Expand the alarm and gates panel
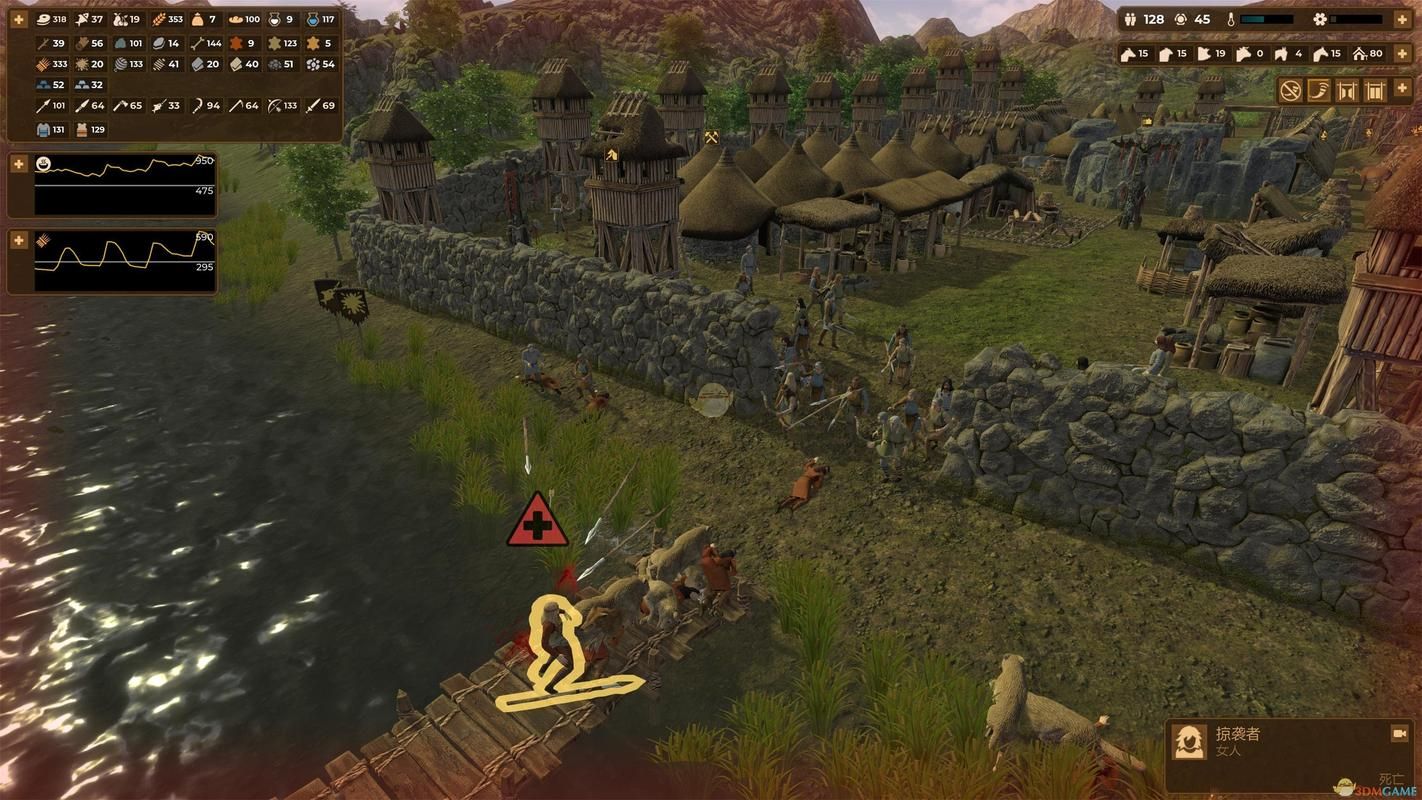 pyautogui.click(x=1401, y=90)
